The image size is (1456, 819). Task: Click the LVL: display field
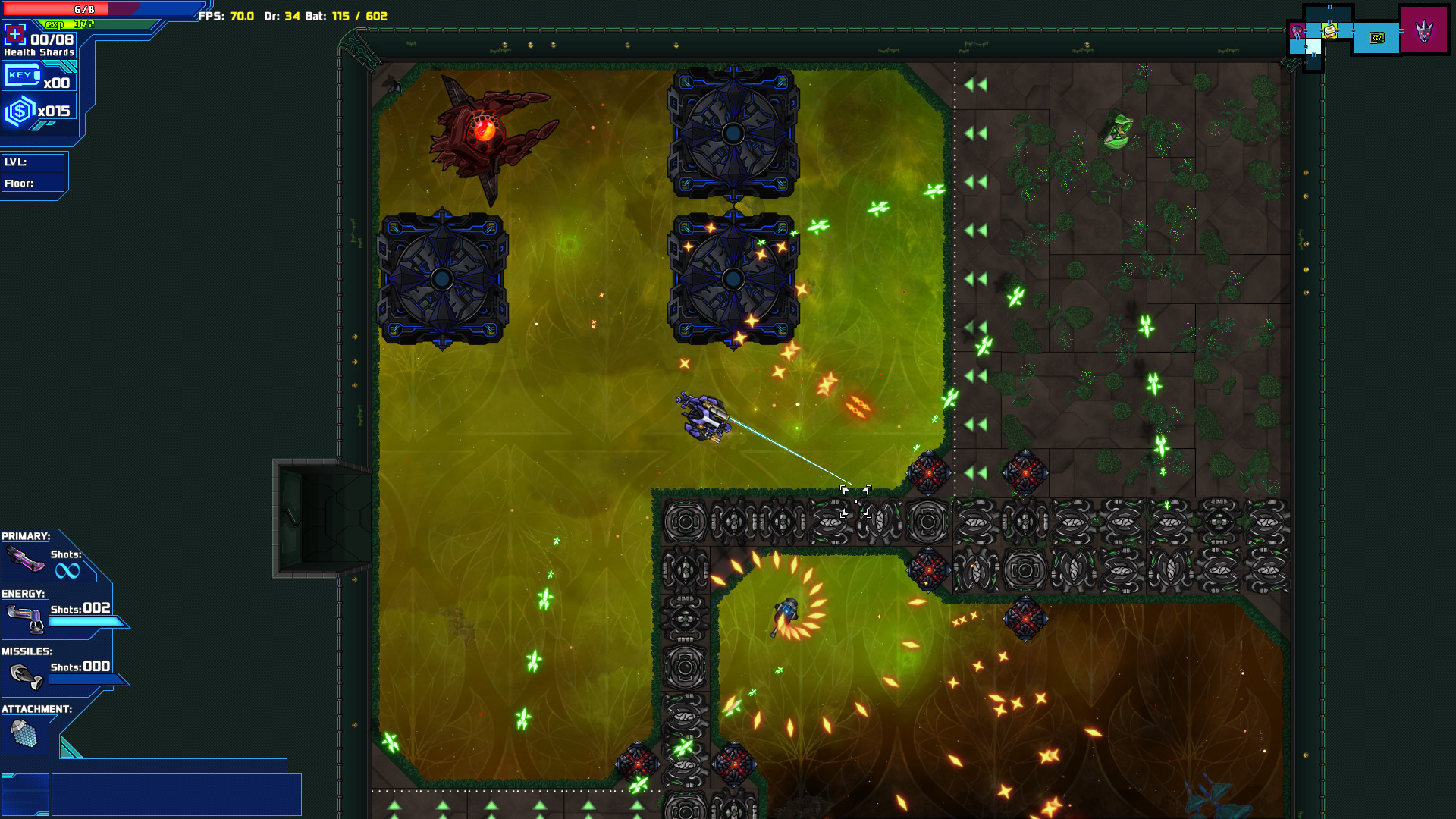[34, 162]
